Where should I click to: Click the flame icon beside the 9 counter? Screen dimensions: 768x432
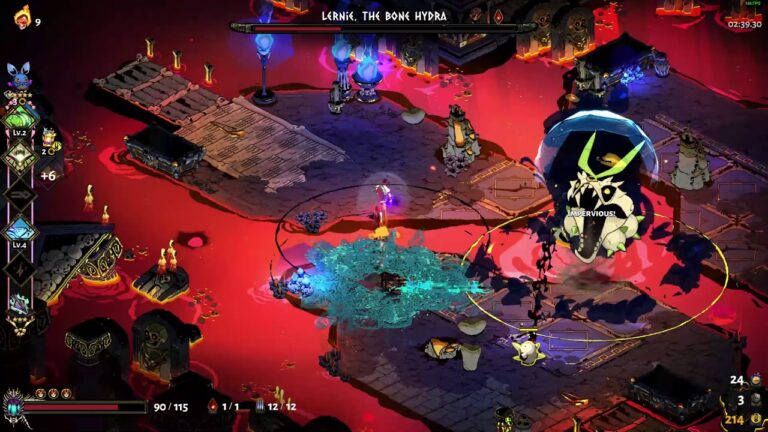(21, 16)
